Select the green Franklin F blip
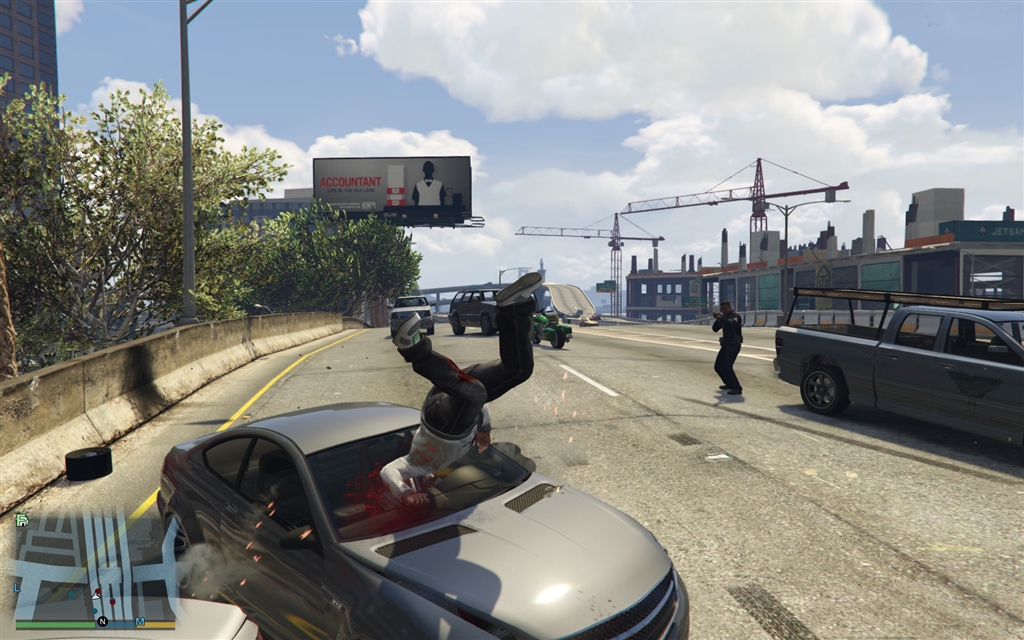The height and width of the screenshot is (640, 1024). point(20,519)
